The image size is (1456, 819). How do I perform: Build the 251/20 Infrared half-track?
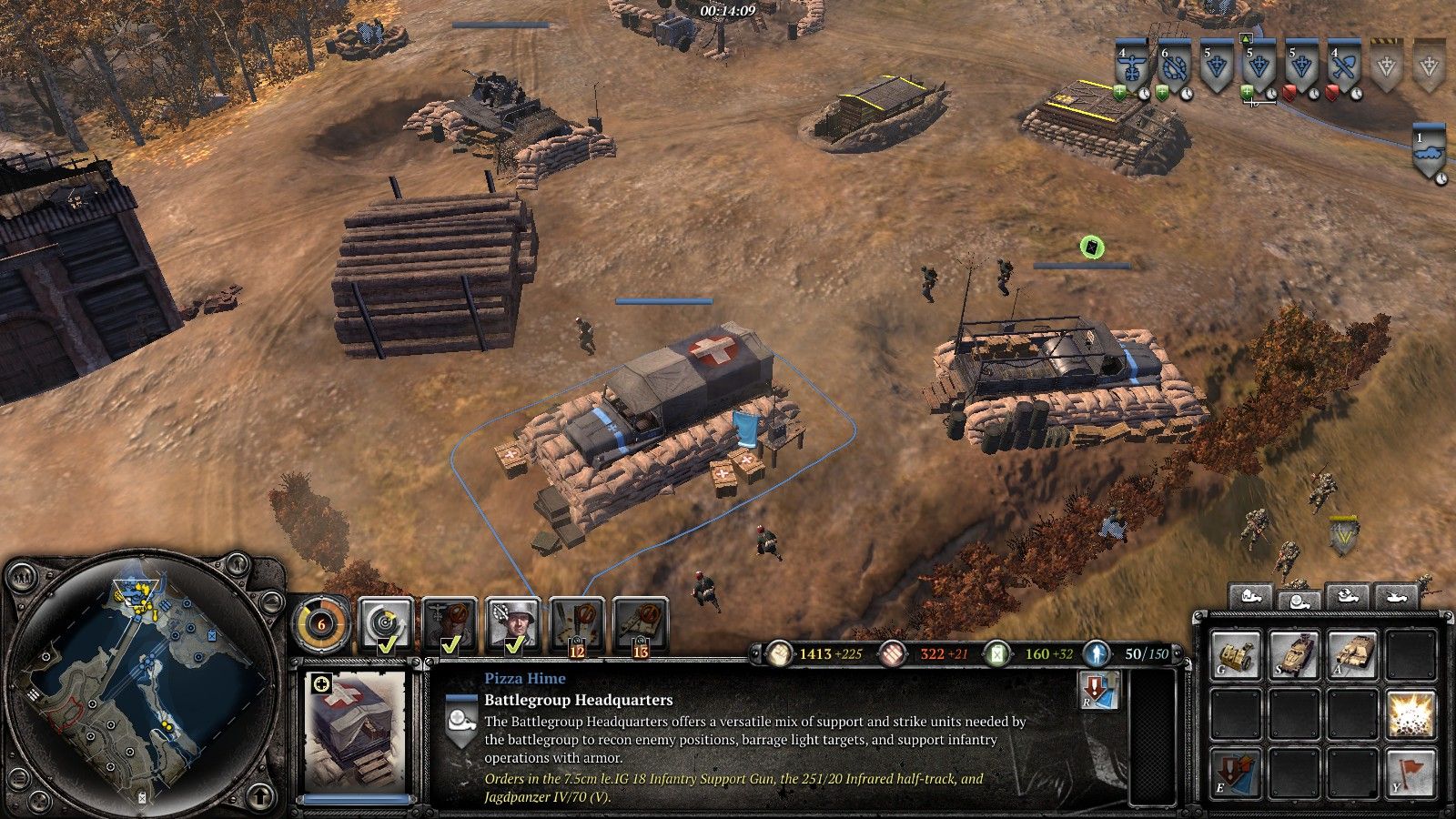(1294, 656)
